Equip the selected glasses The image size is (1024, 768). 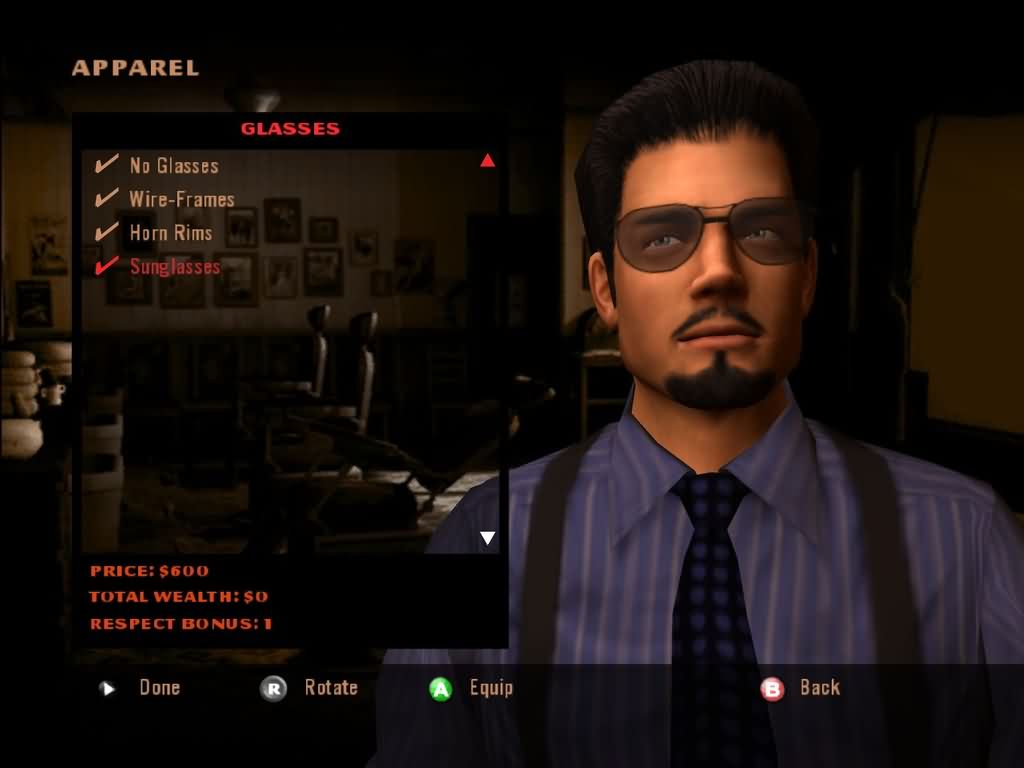(475, 688)
